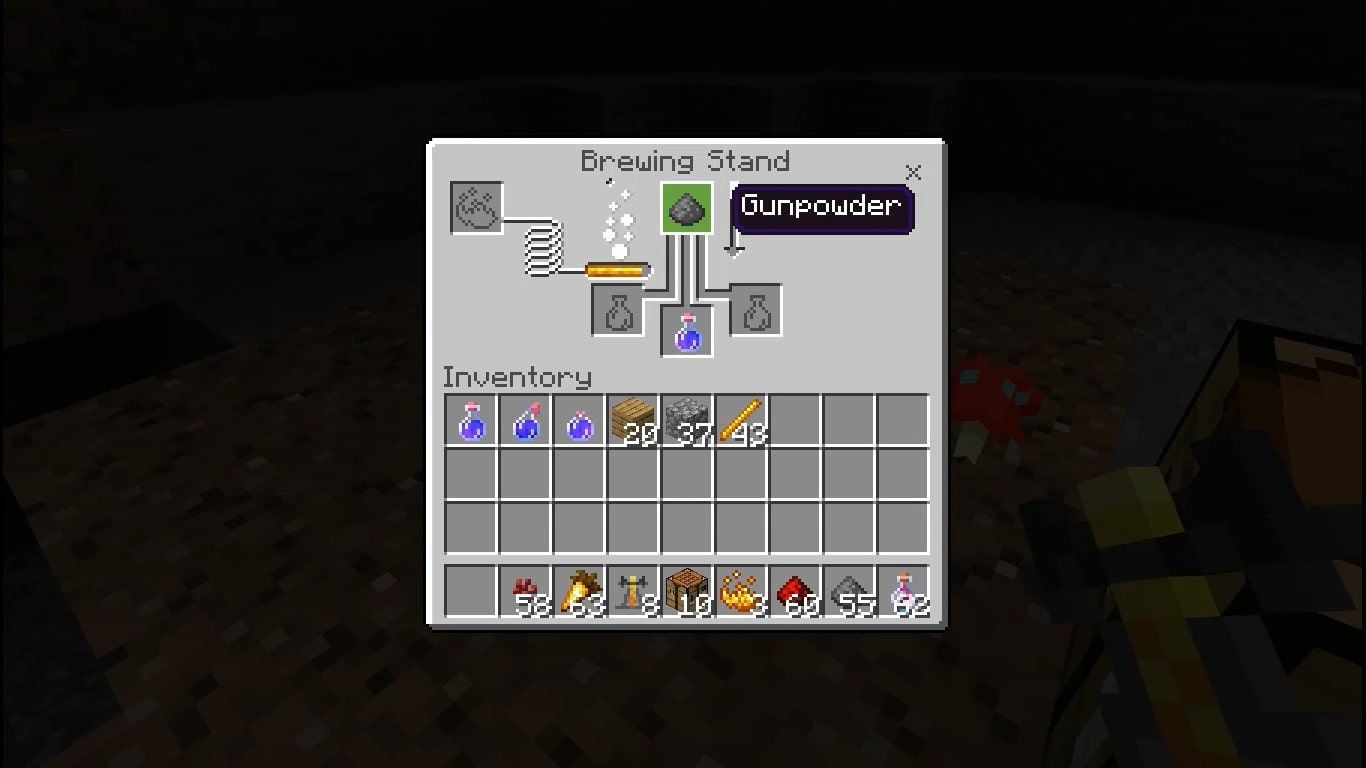Viewport: 1366px width, 768px height.
Task: Select the Gunpowder in the ingredient slot
Action: [686, 207]
